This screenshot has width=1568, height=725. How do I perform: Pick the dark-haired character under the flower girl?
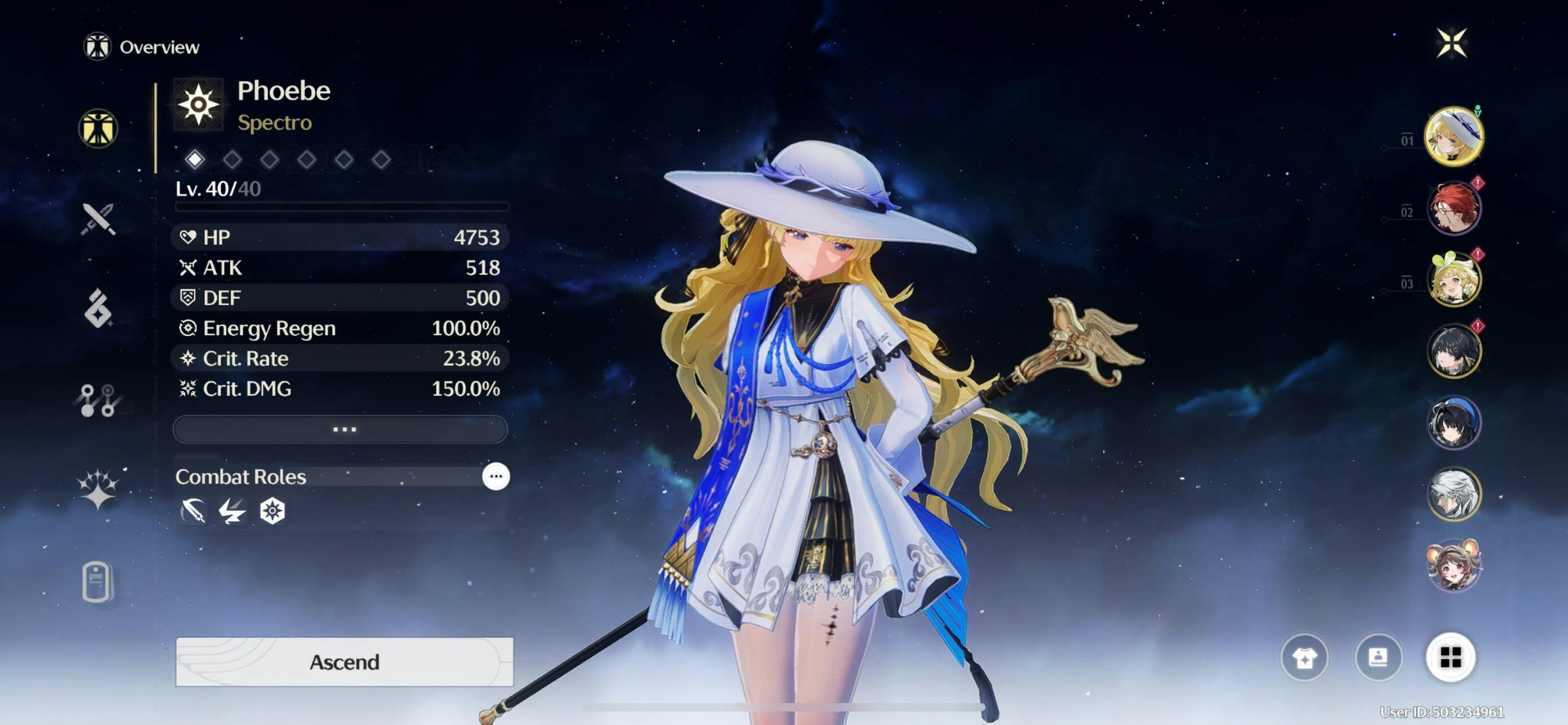pos(1453,351)
